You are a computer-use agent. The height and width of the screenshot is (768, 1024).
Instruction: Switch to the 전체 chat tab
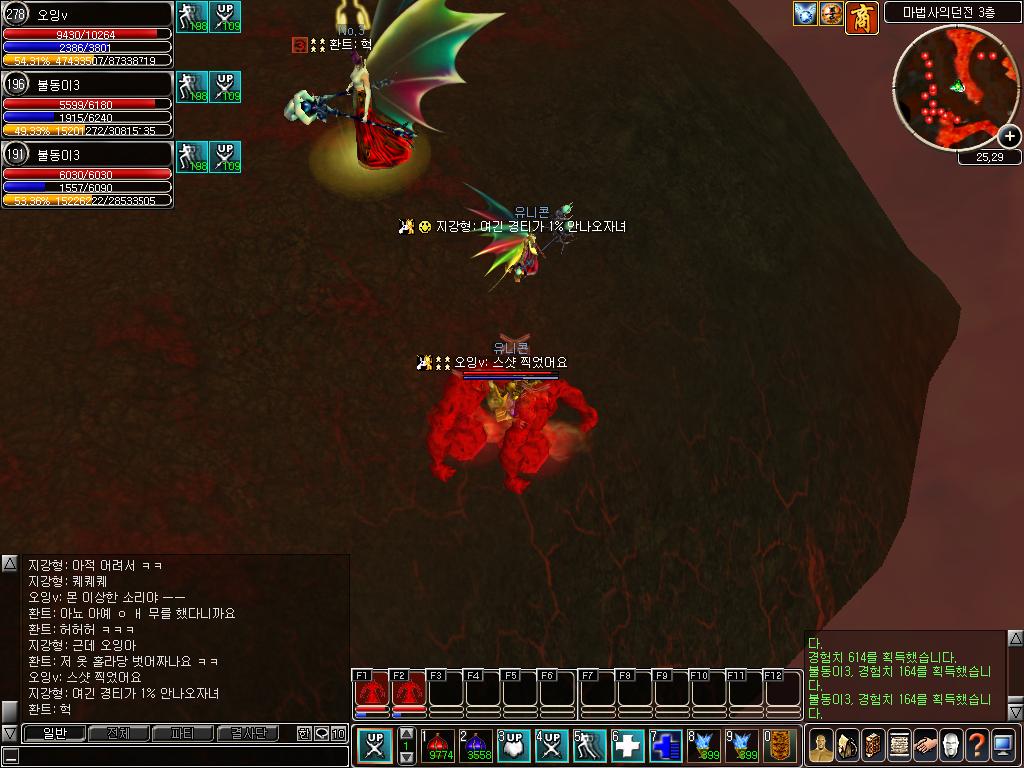point(118,733)
